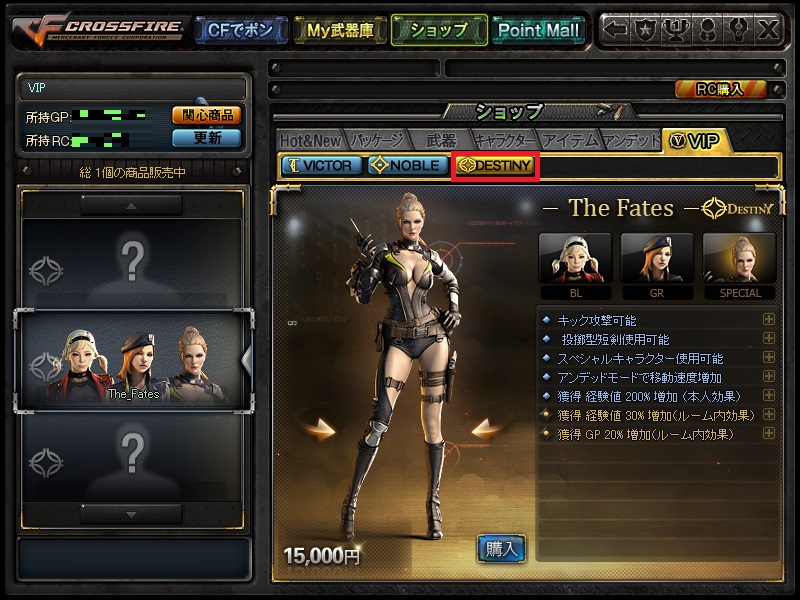
Task: Open the キャラクター character tab
Action: tap(505, 140)
